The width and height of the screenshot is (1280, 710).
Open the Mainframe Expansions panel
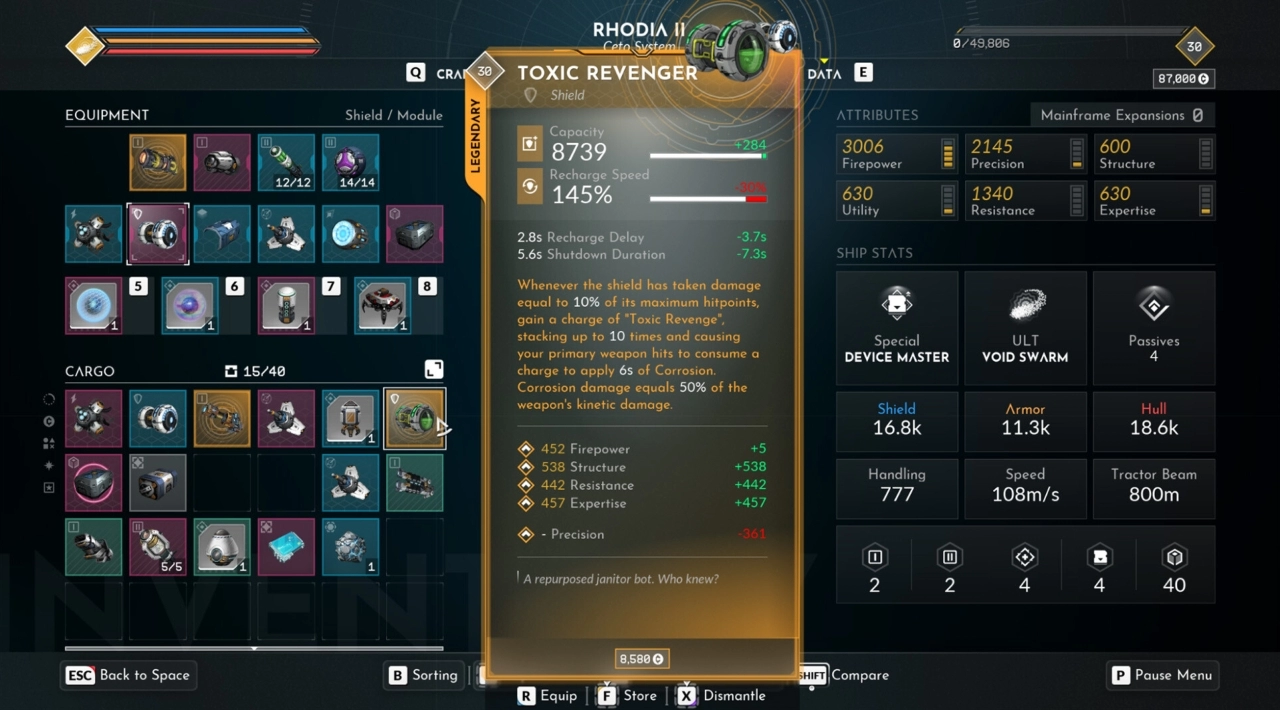click(1122, 115)
